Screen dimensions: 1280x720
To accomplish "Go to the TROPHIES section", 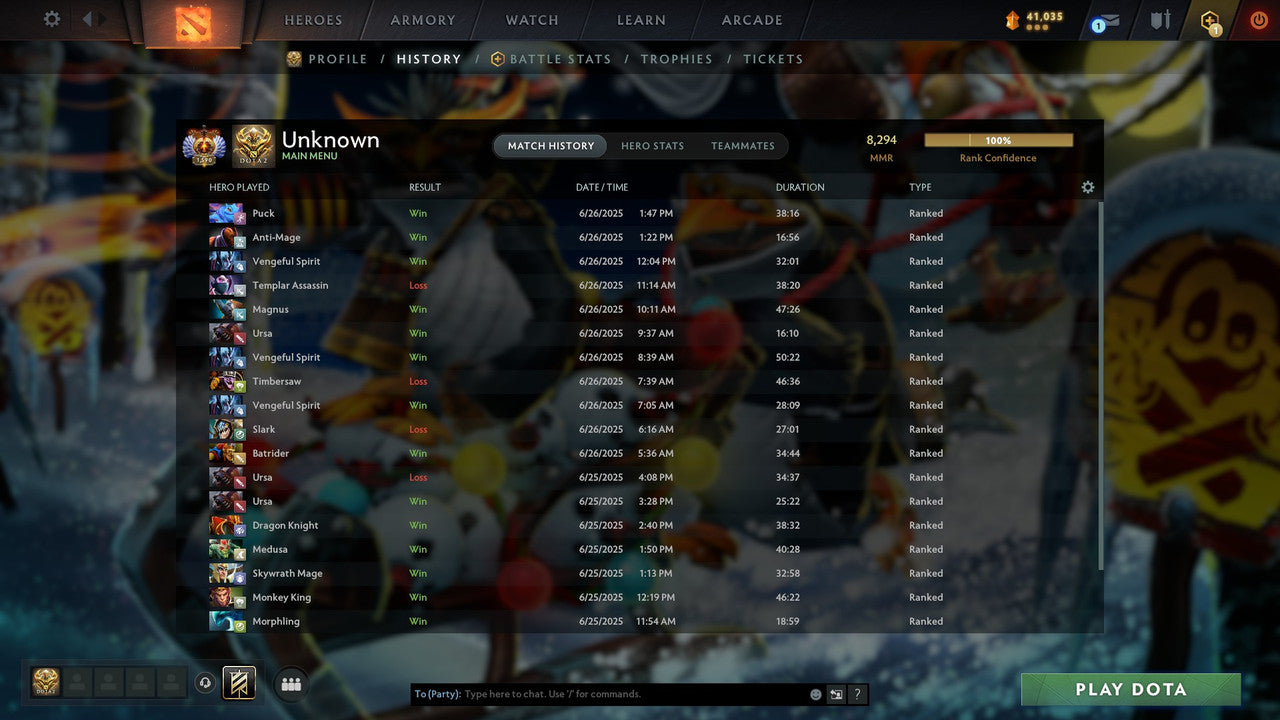I will (676, 59).
